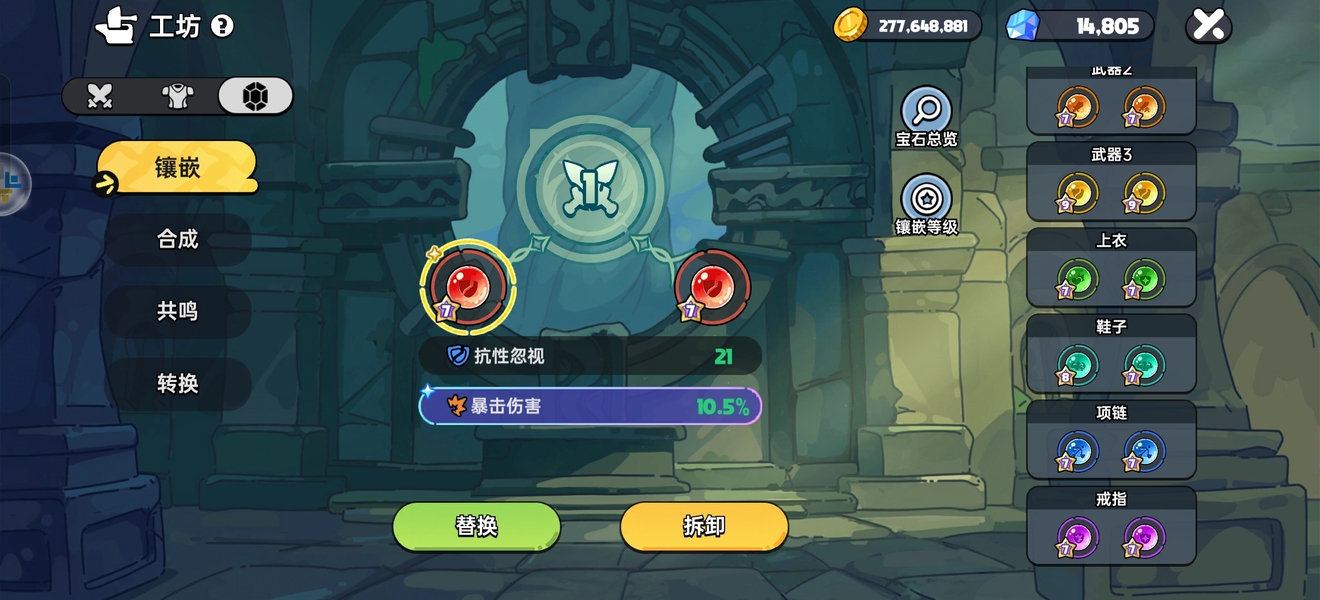The height and width of the screenshot is (600, 1320).
Task: Click the 暴击伤害 crit damage stat bar
Action: point(590,407)
